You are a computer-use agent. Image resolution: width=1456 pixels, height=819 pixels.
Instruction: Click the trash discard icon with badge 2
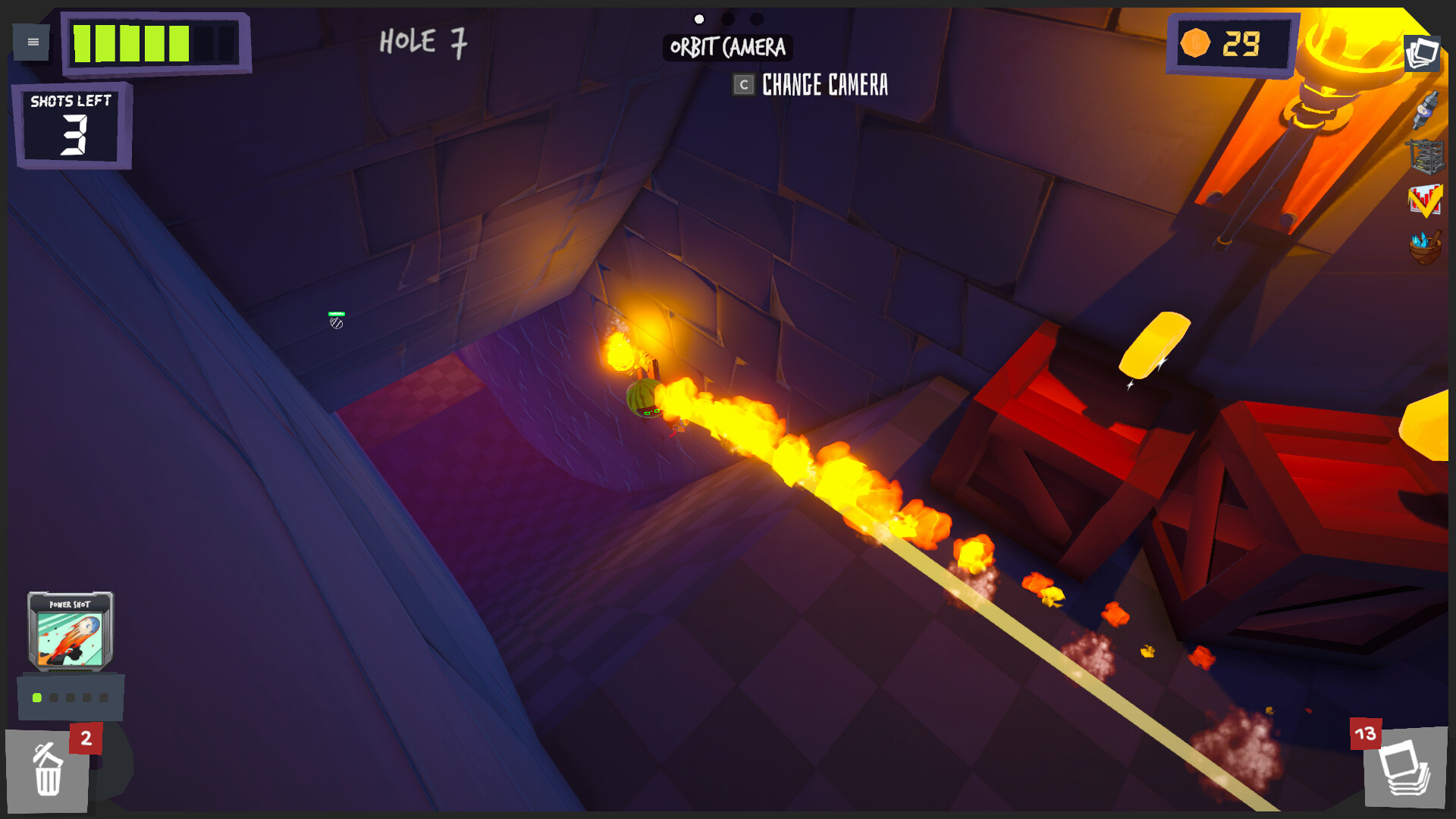pyautogui.click(x=47, y=770)
